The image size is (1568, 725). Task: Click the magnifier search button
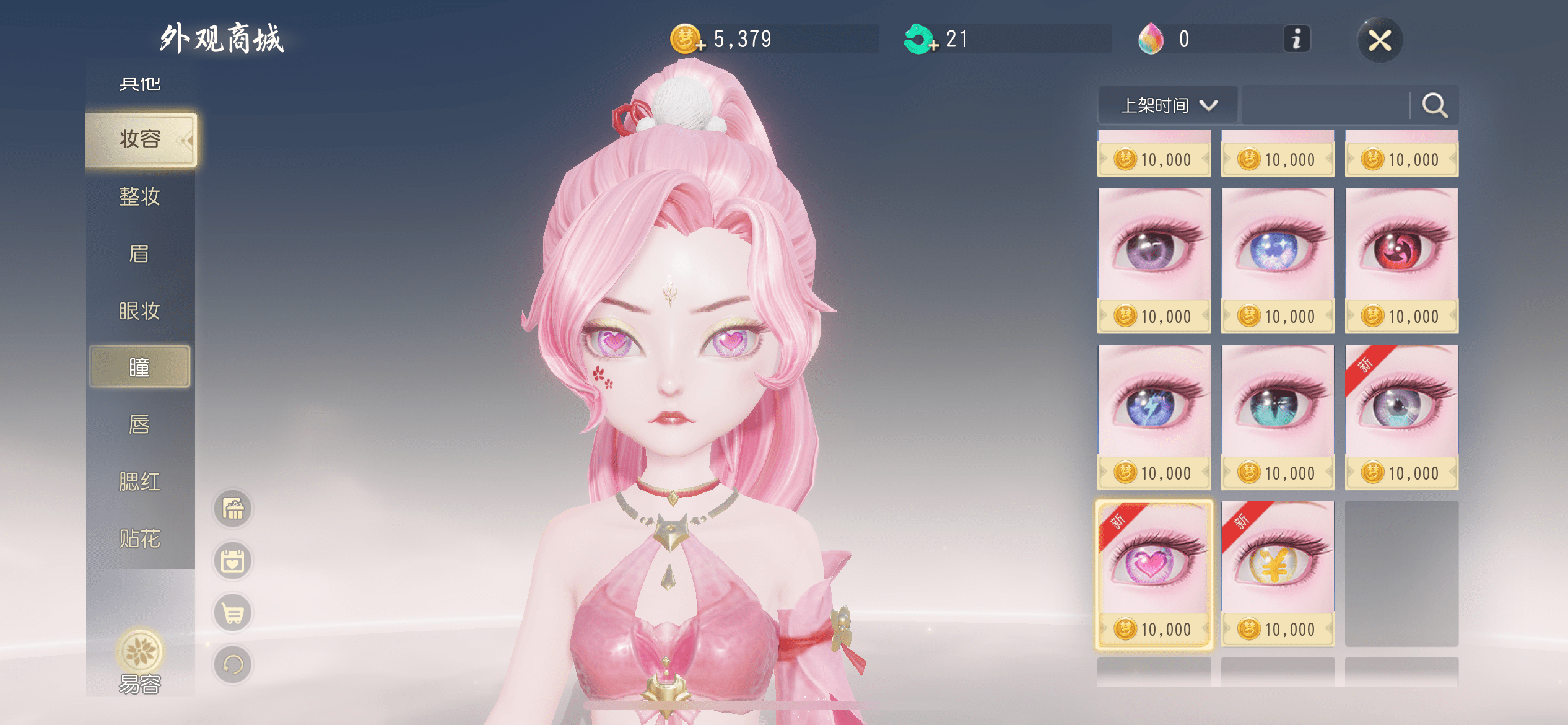(1434, 105)
